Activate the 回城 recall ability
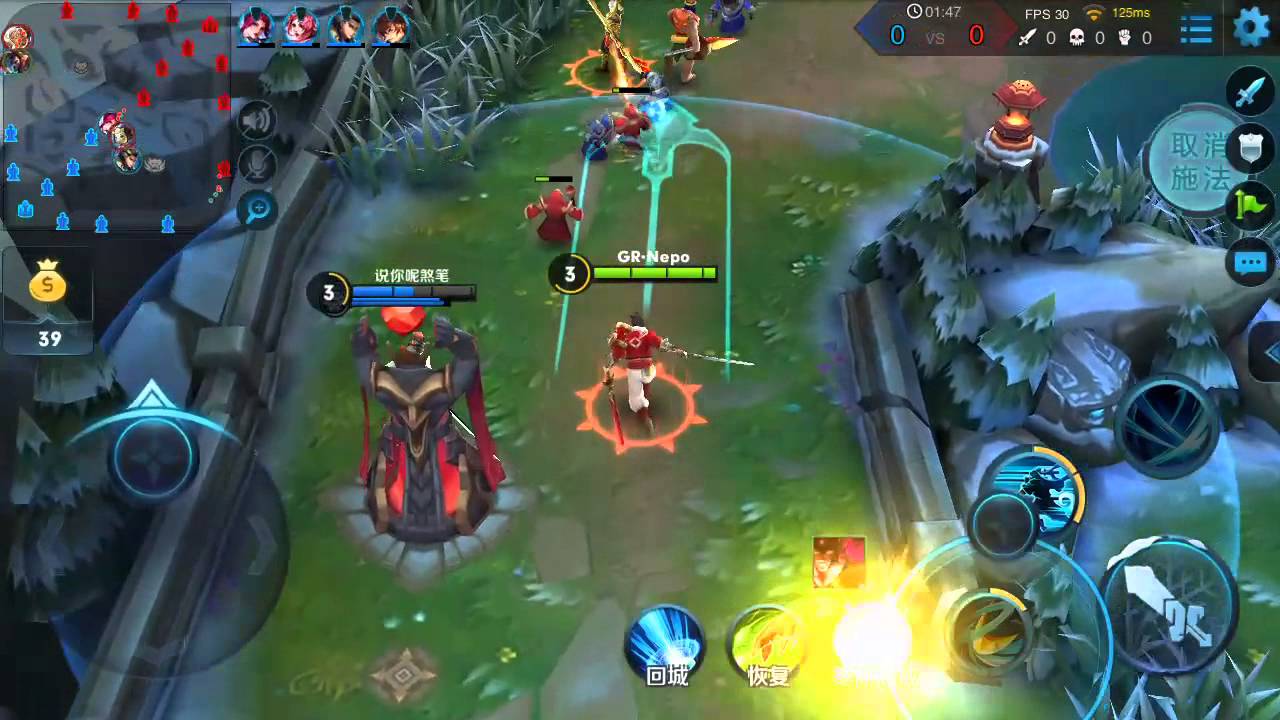This screenshot has height=720, width=1280. 666,645
